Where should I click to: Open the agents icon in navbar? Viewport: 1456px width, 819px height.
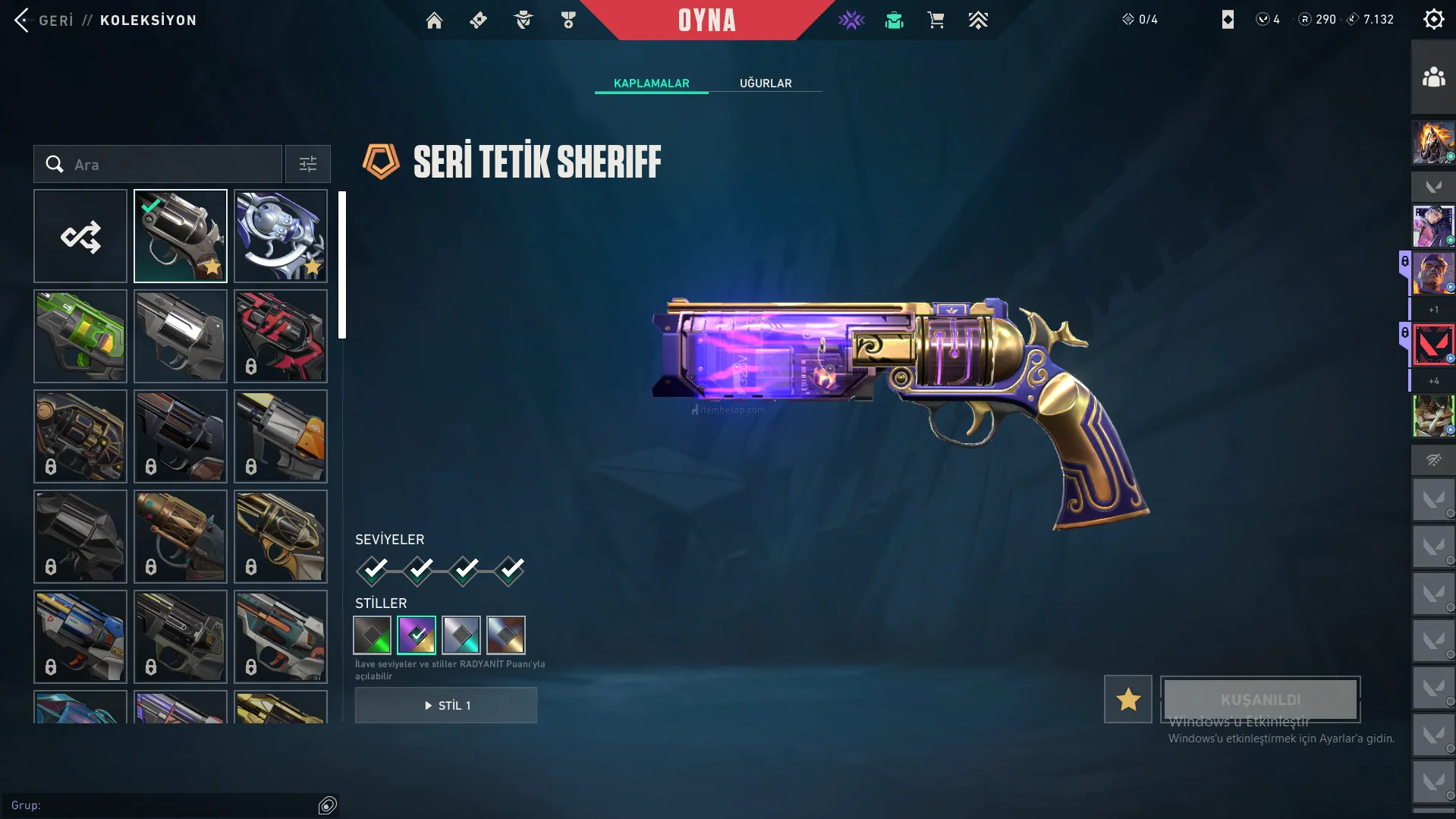point(524,20)
